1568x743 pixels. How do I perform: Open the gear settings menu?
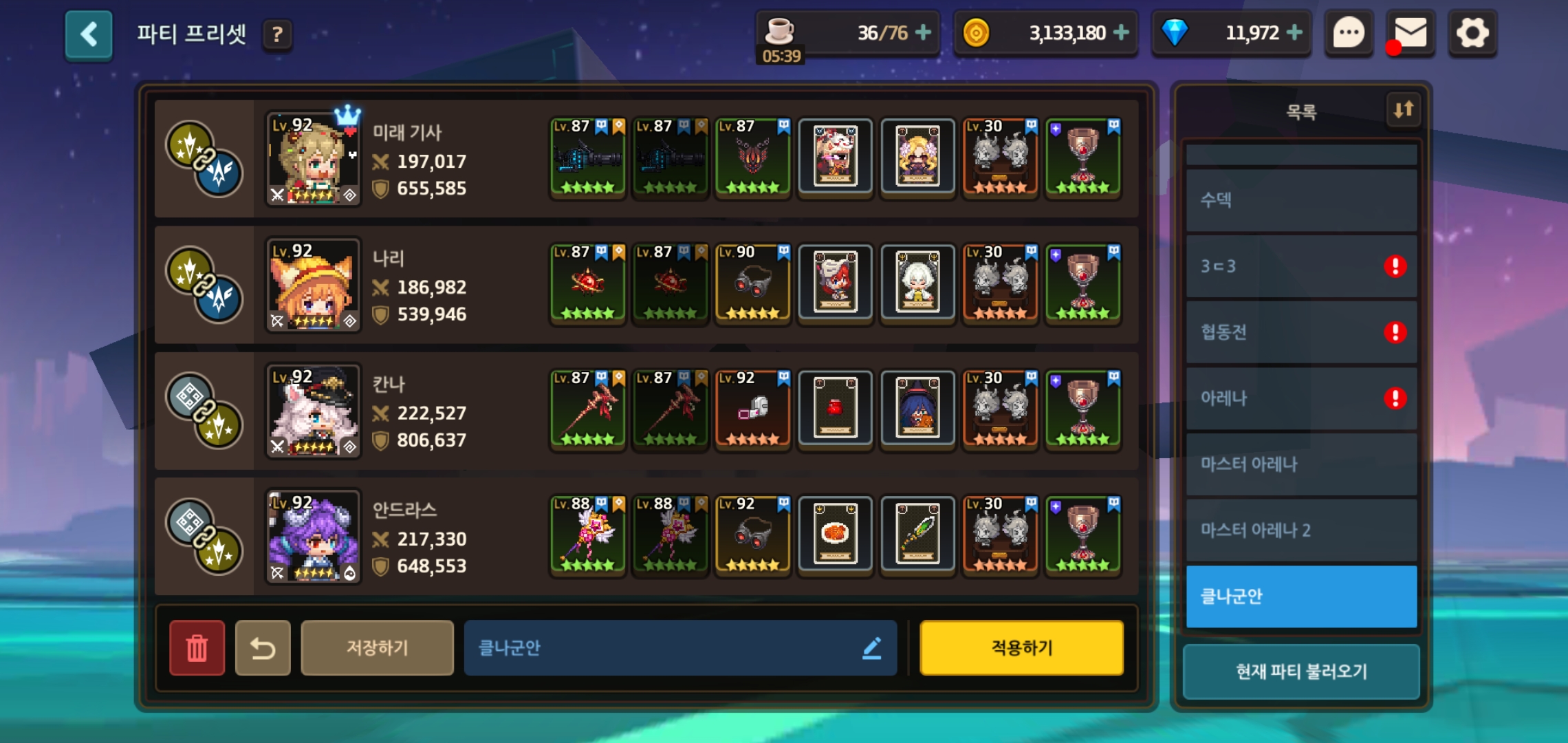pos(1472,32)
